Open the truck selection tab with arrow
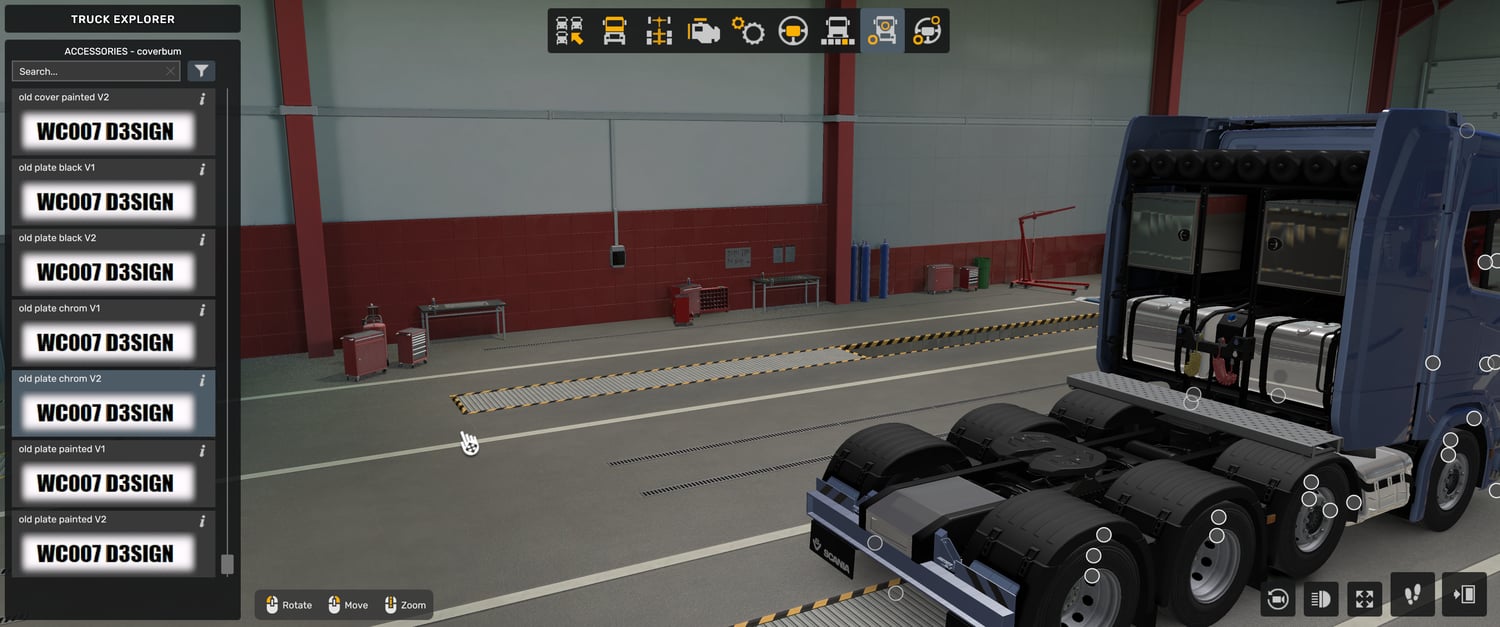 point(570,31)
